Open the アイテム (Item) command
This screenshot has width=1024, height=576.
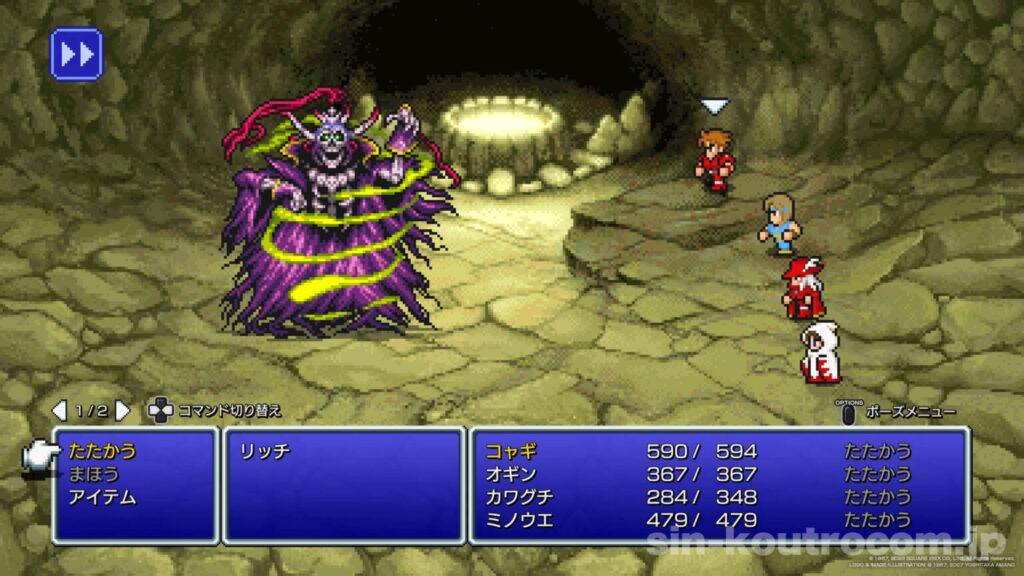[x=103, y=497]
